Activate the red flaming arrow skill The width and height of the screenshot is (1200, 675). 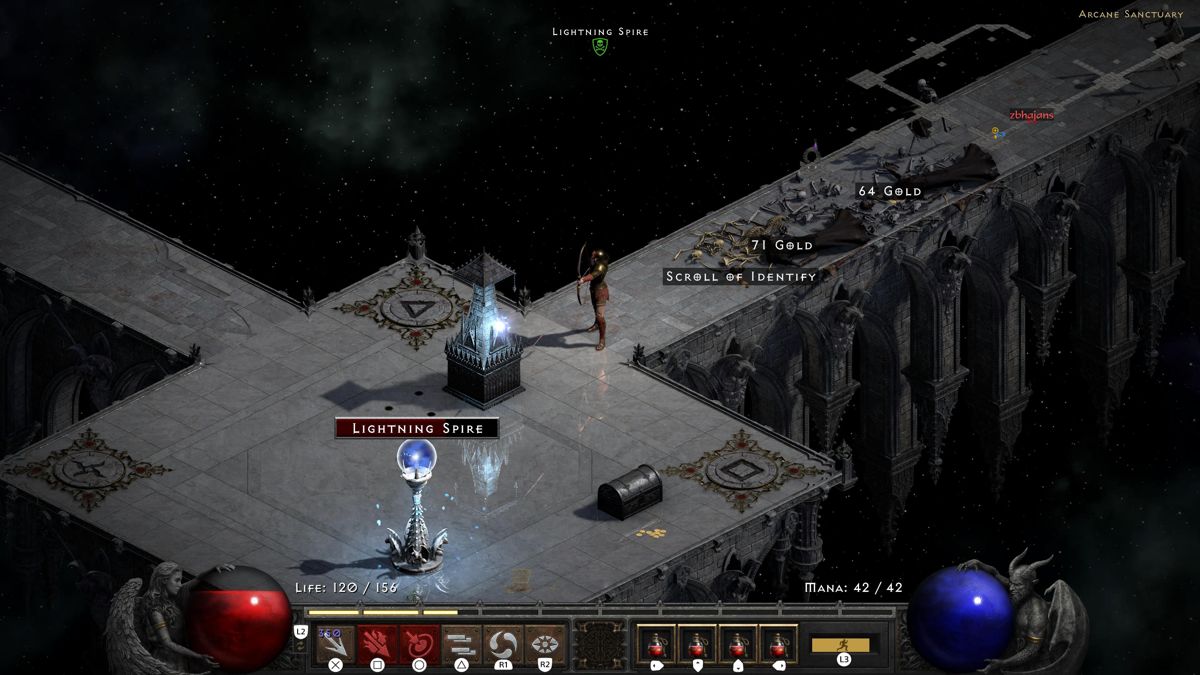[x=377, y=643]
